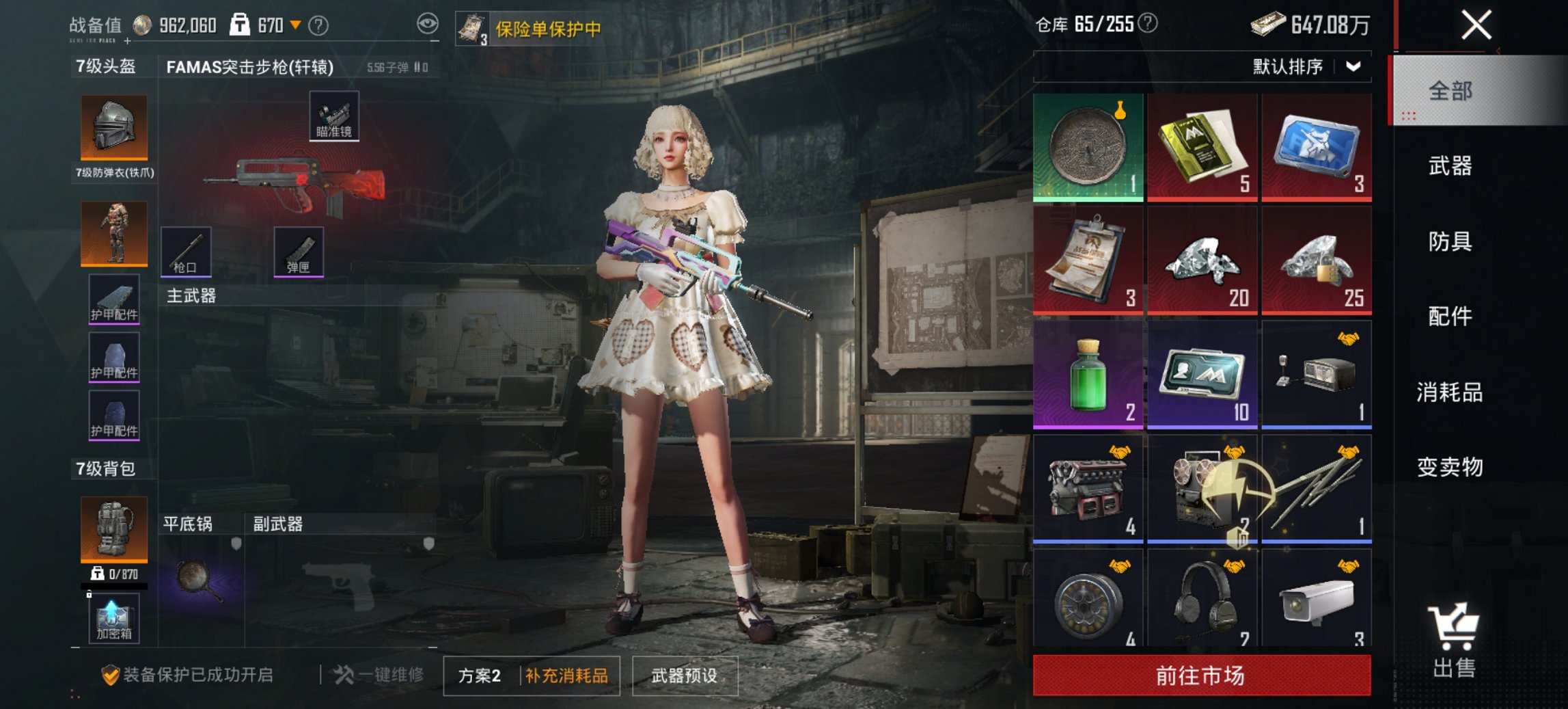Toggle the eye visibility icon near top left
The height and width of the screenshot is (709, 1568).
pyautogui.click(x=427, y=23)
